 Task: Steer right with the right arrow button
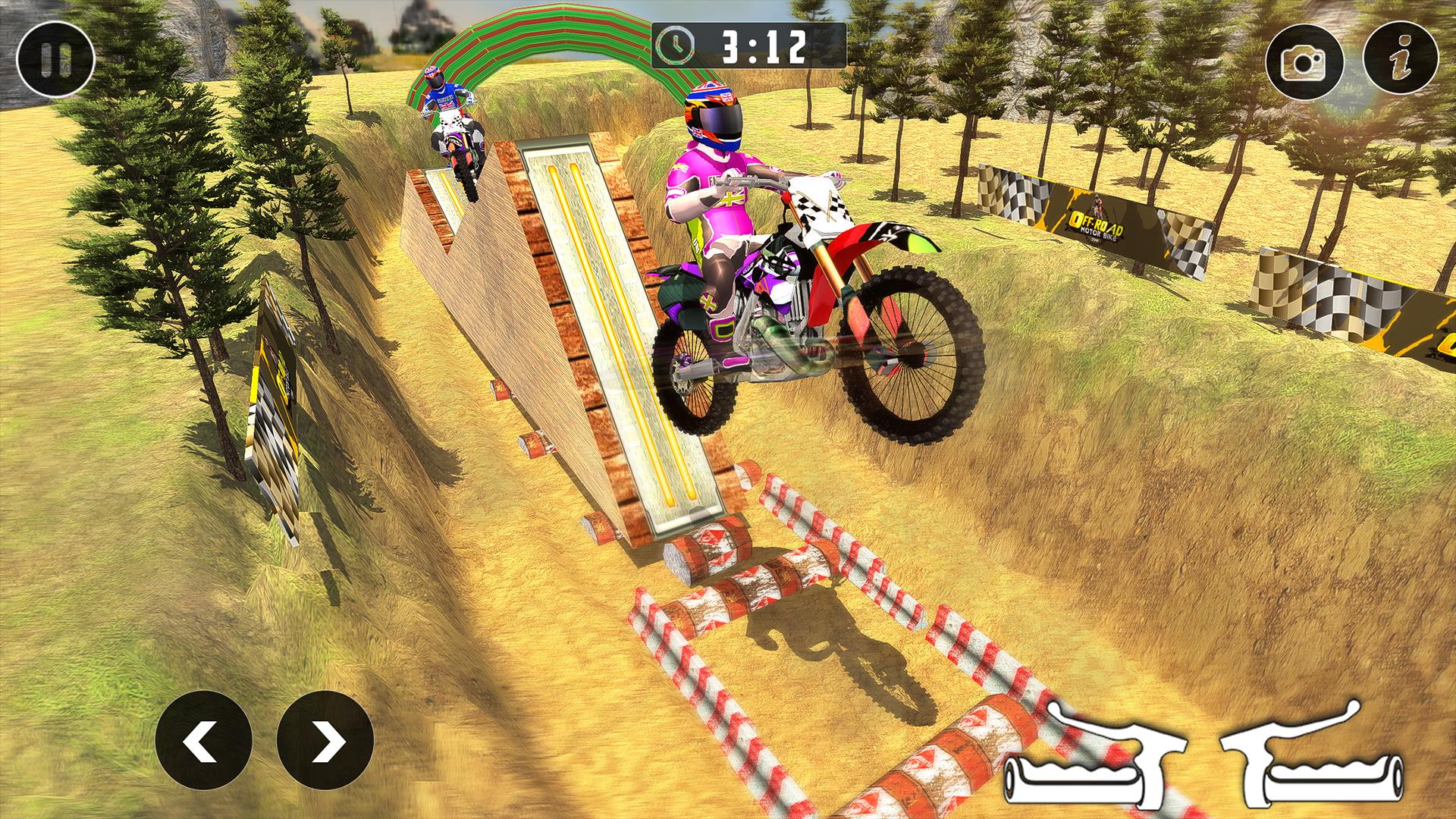tap(325, 740)
